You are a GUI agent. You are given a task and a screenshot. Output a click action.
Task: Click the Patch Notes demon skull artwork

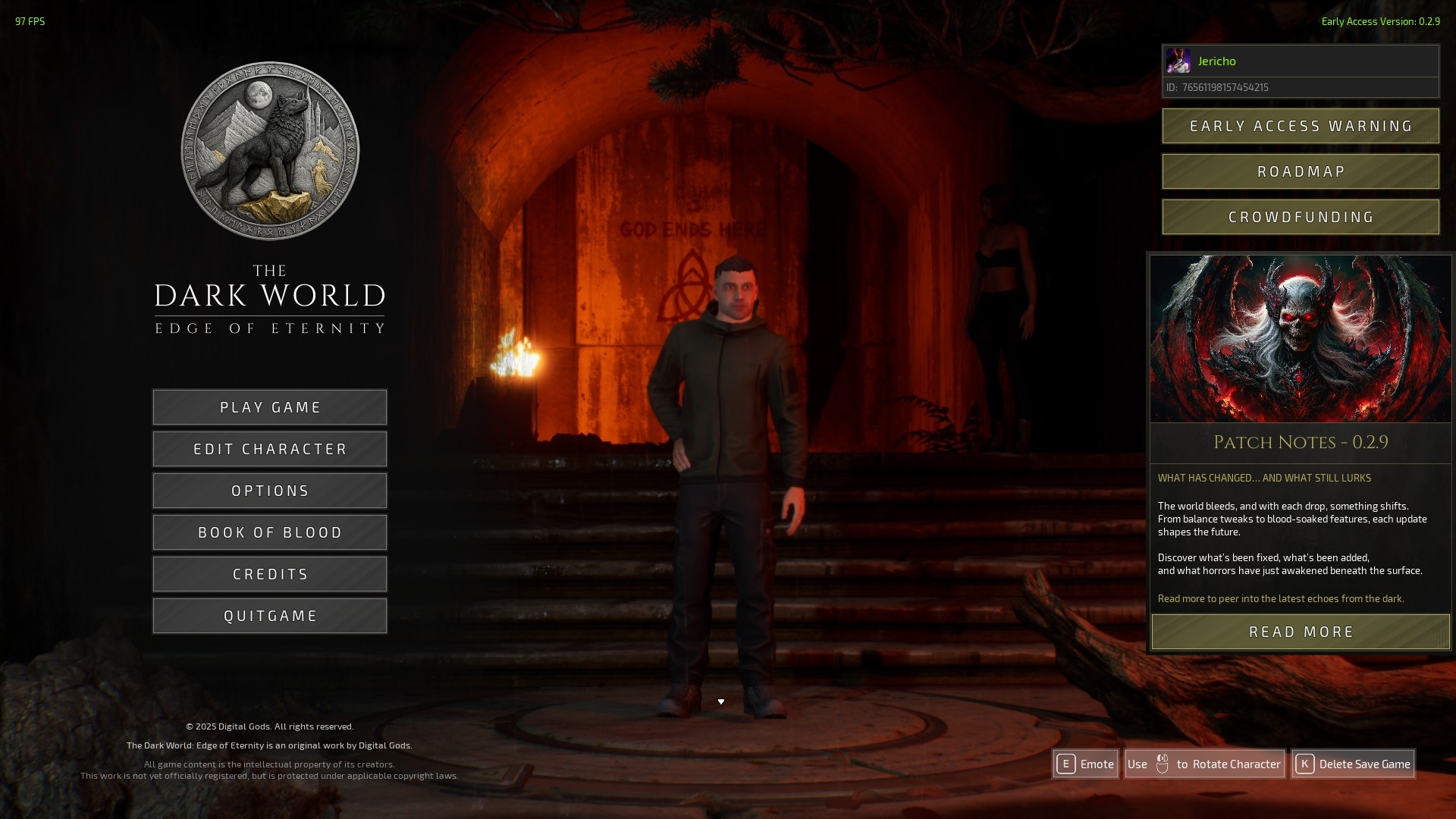1301,338
